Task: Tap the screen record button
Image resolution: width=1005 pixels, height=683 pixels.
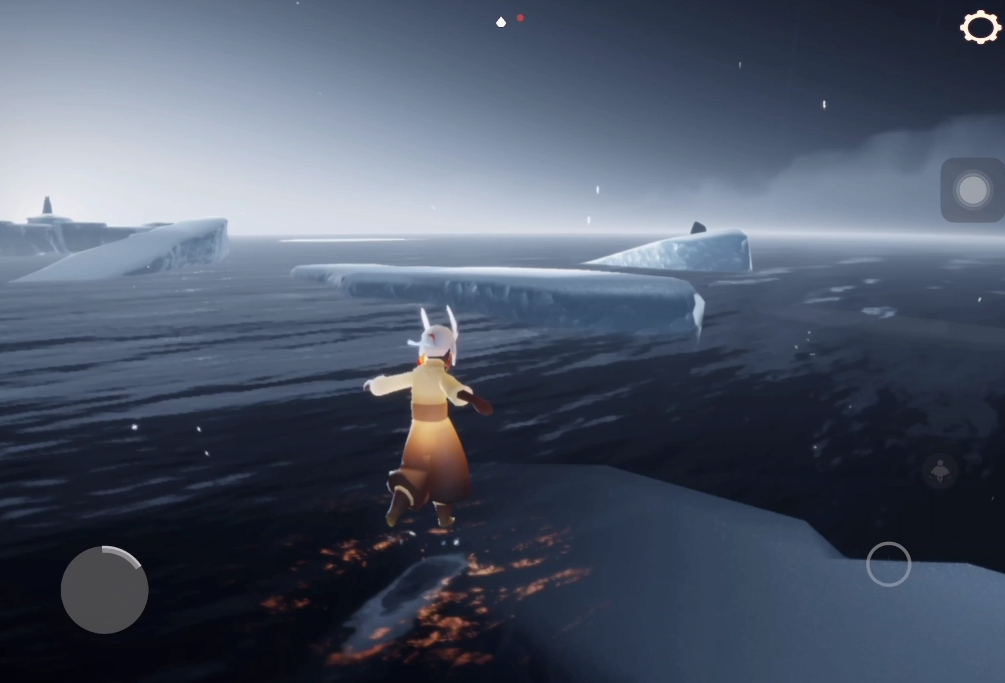Action: pos(972,190)
